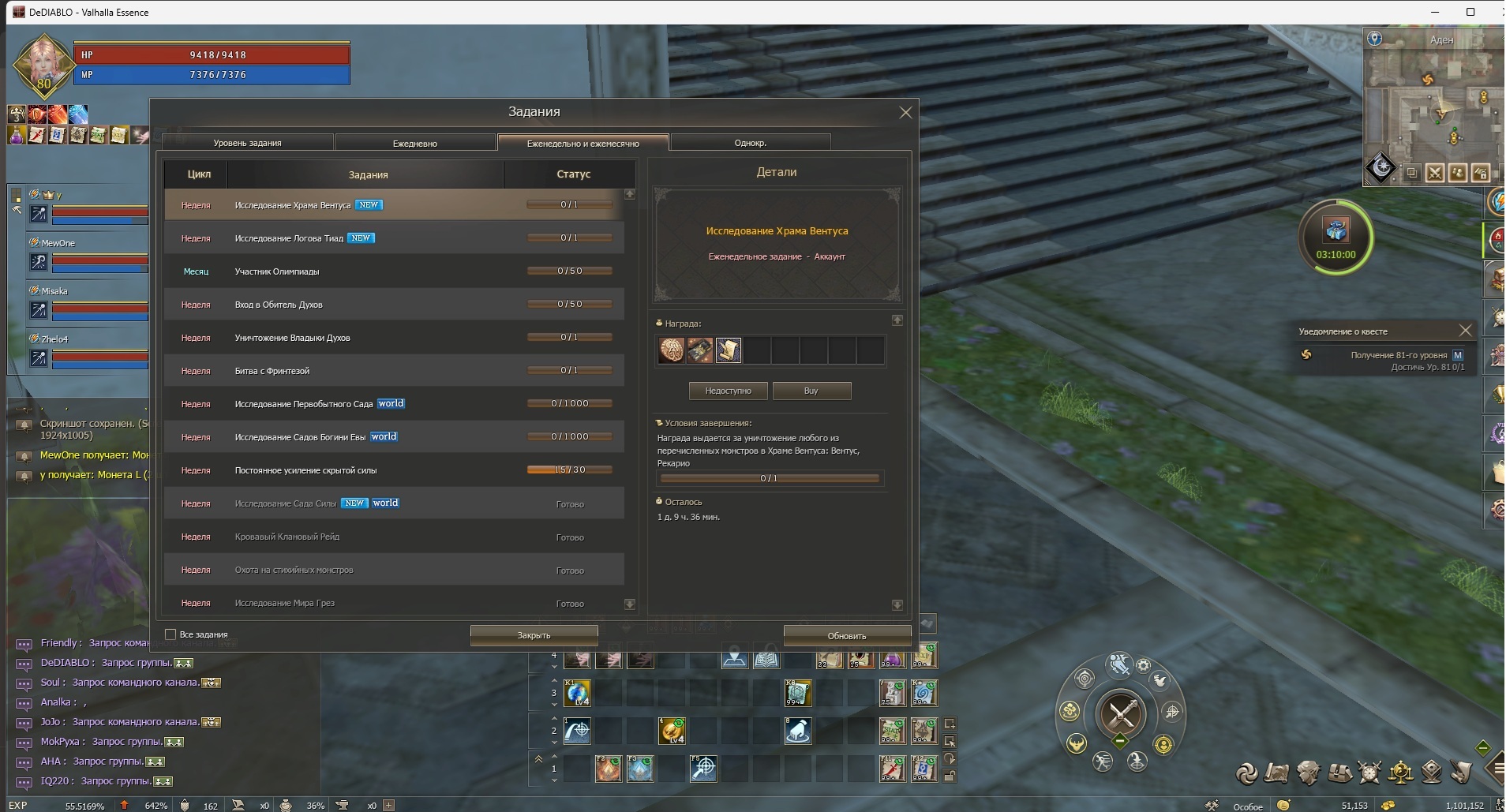Screen dimensions: 1506x812
Task: Select the scroll reward item icon
Action: (728, 350)
